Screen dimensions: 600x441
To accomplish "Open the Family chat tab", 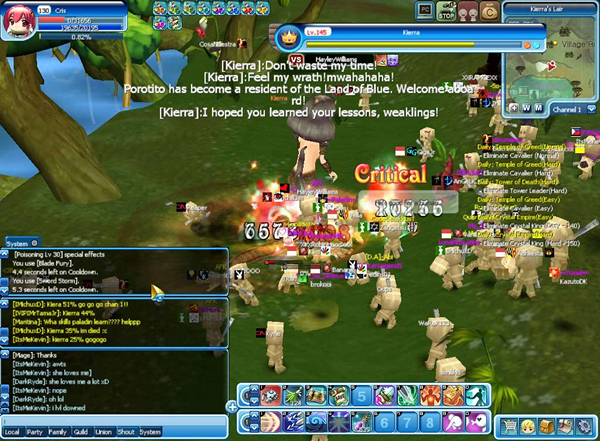I will click(58, 432).
